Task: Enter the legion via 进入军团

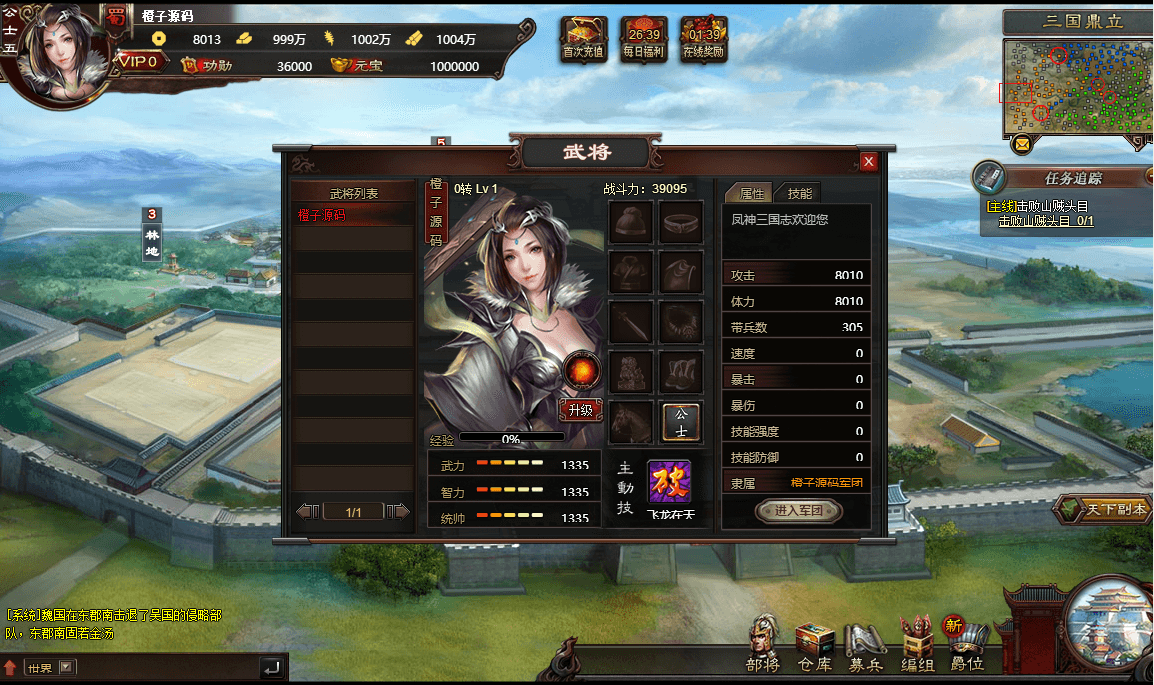Action: [x=798, y=511]
